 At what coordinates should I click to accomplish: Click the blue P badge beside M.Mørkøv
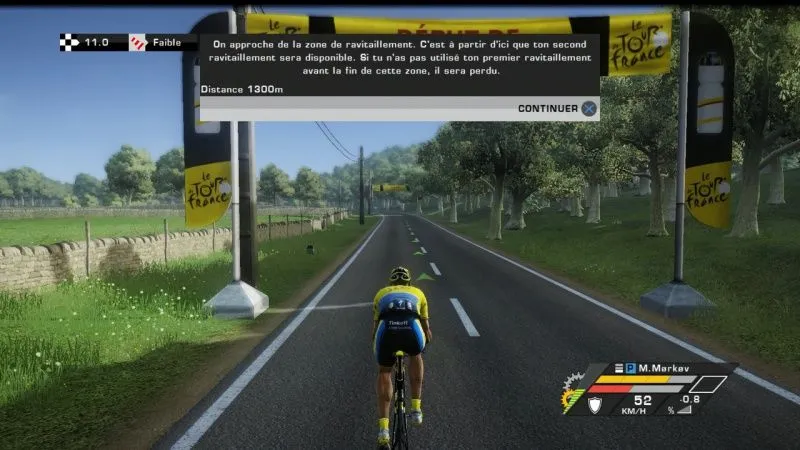(x=631, y=369)
